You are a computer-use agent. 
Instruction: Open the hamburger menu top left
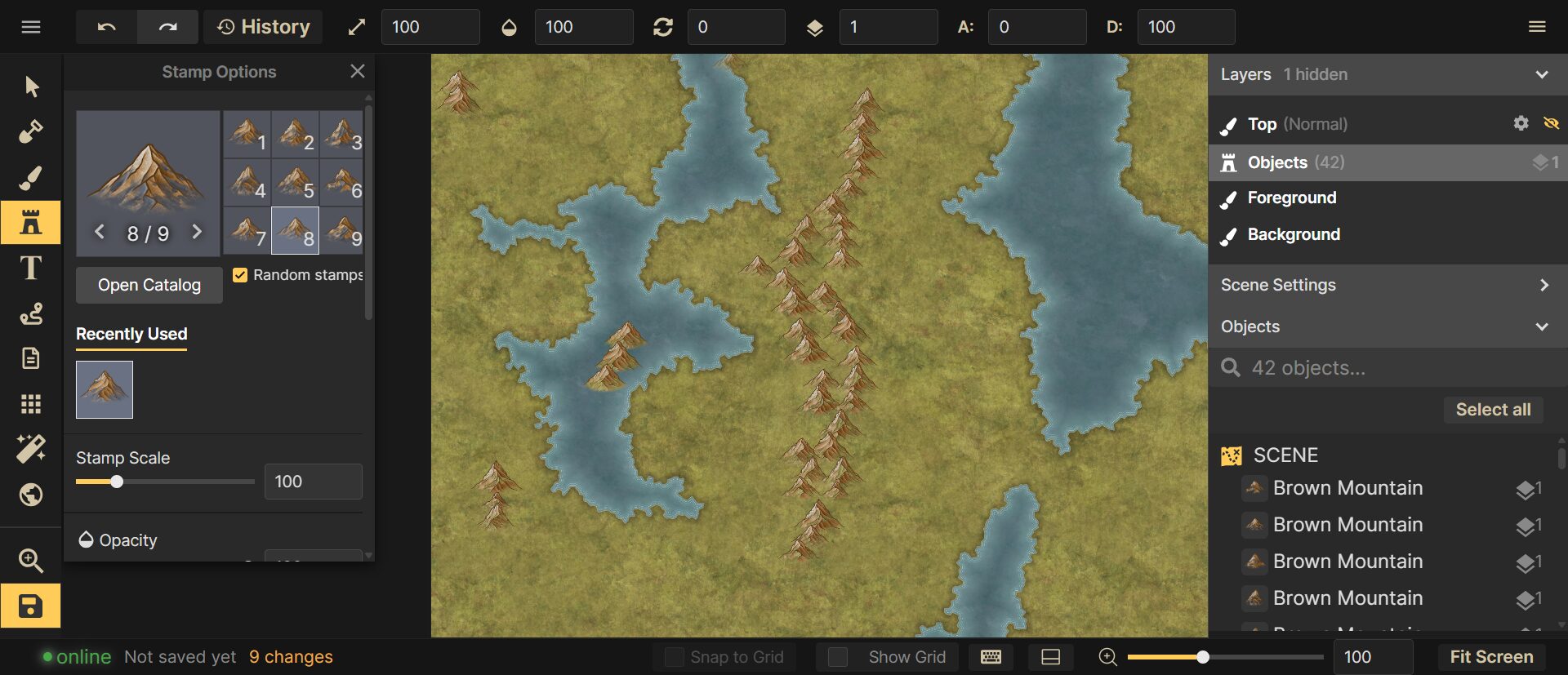pyautogui.click(x=31, y=26)
